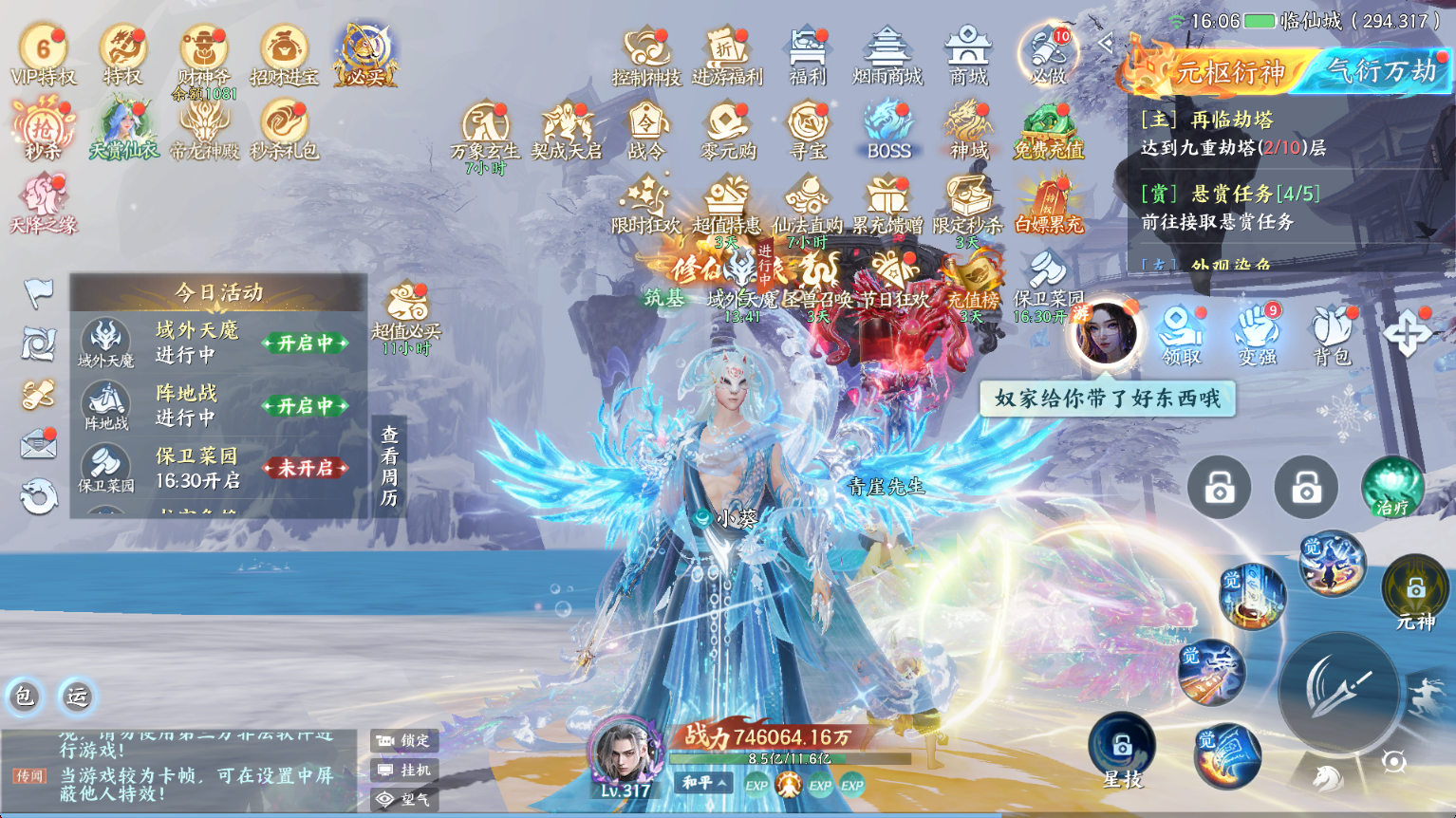Image resolution: width=1456 pixels, height=818 pixels.
Task: Open the 背包 bag
Action: [1332, 333]
